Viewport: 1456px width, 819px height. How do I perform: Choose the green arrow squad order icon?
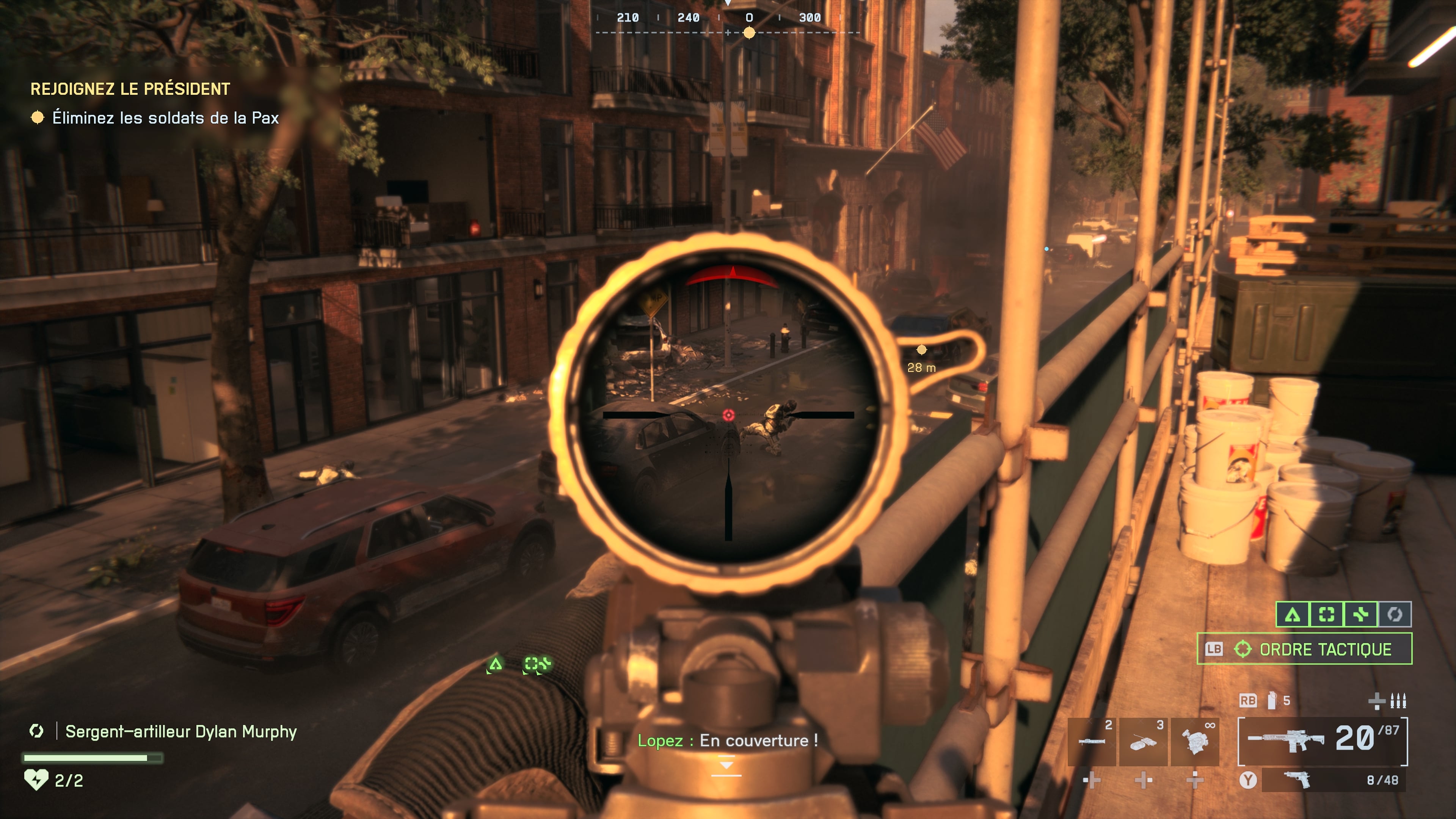[x=1293, y=614]
